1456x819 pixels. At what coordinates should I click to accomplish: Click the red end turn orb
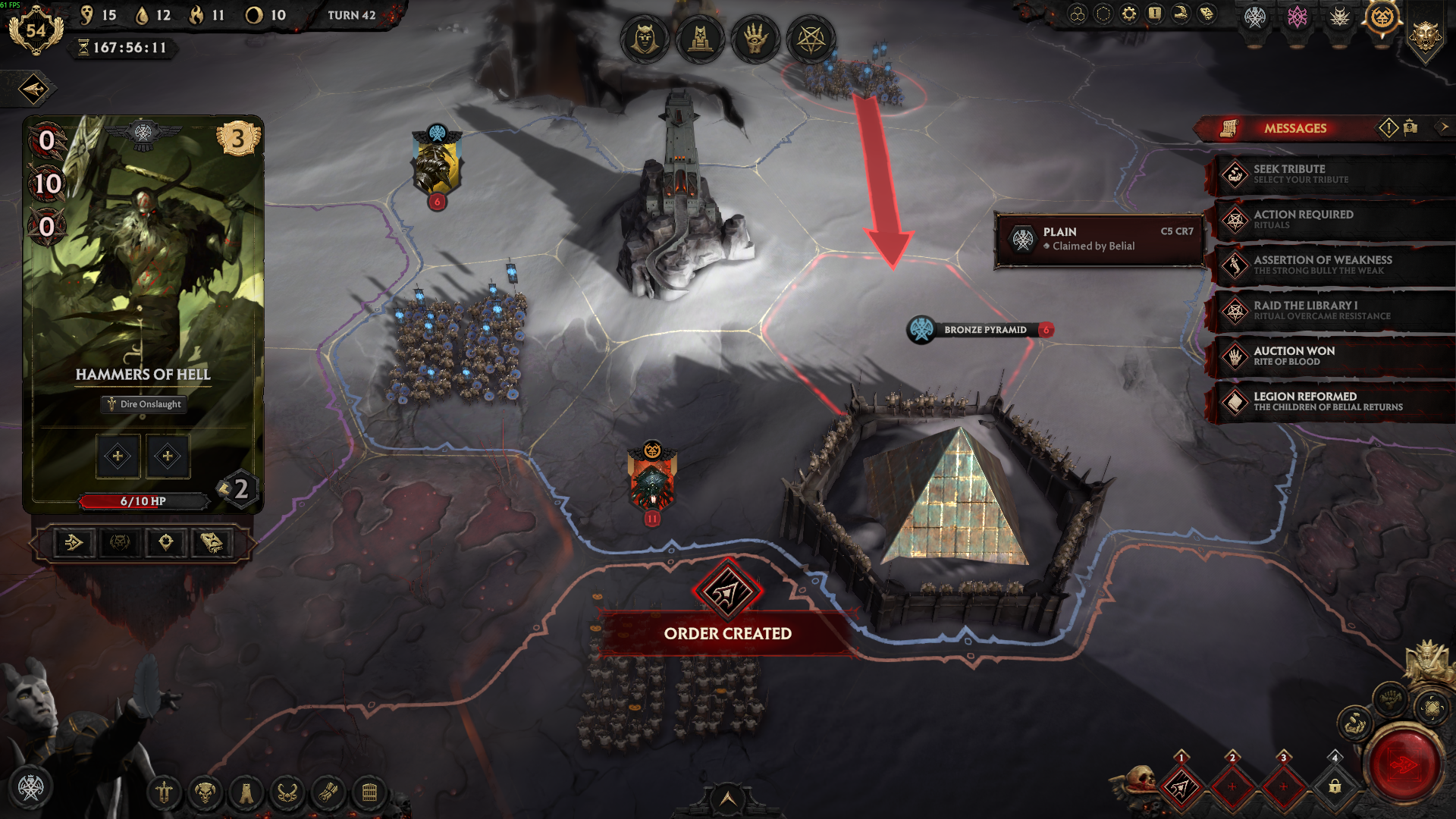pos(1404,765)
